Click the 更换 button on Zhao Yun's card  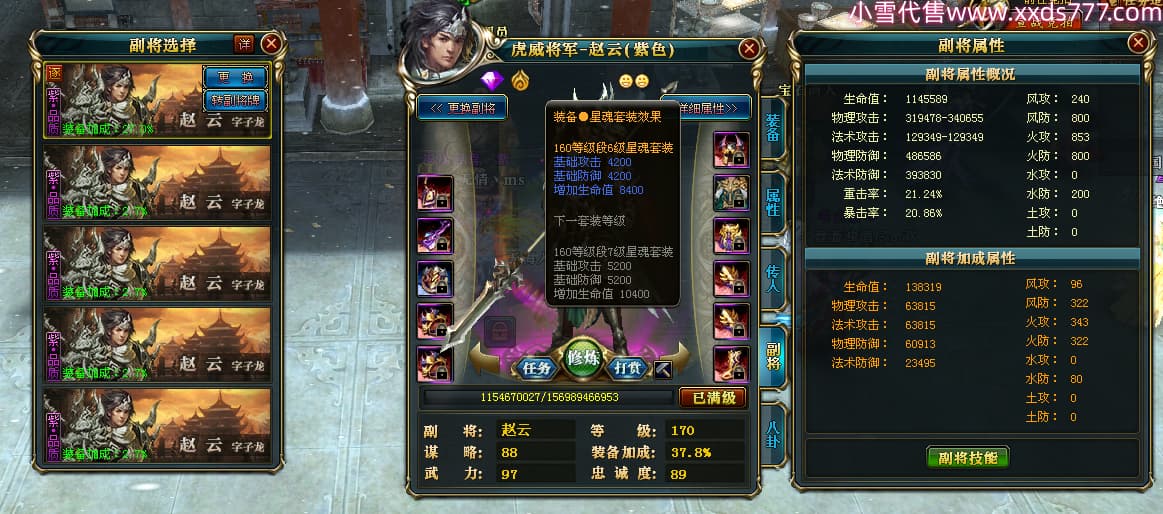235,77
